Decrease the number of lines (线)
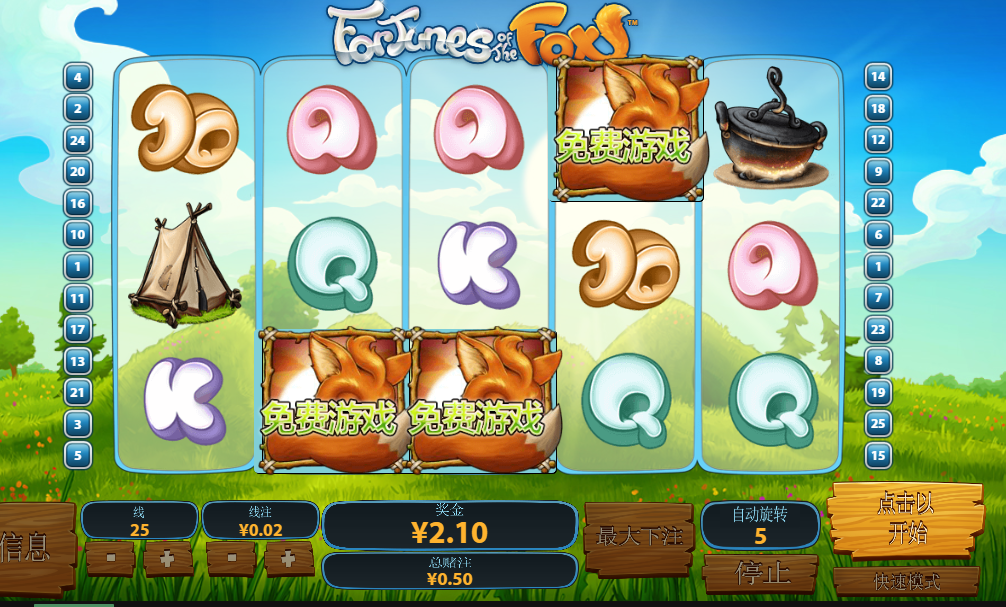Screen dimensions: 1006x607 pyautogui.click(x=110, y=558)
